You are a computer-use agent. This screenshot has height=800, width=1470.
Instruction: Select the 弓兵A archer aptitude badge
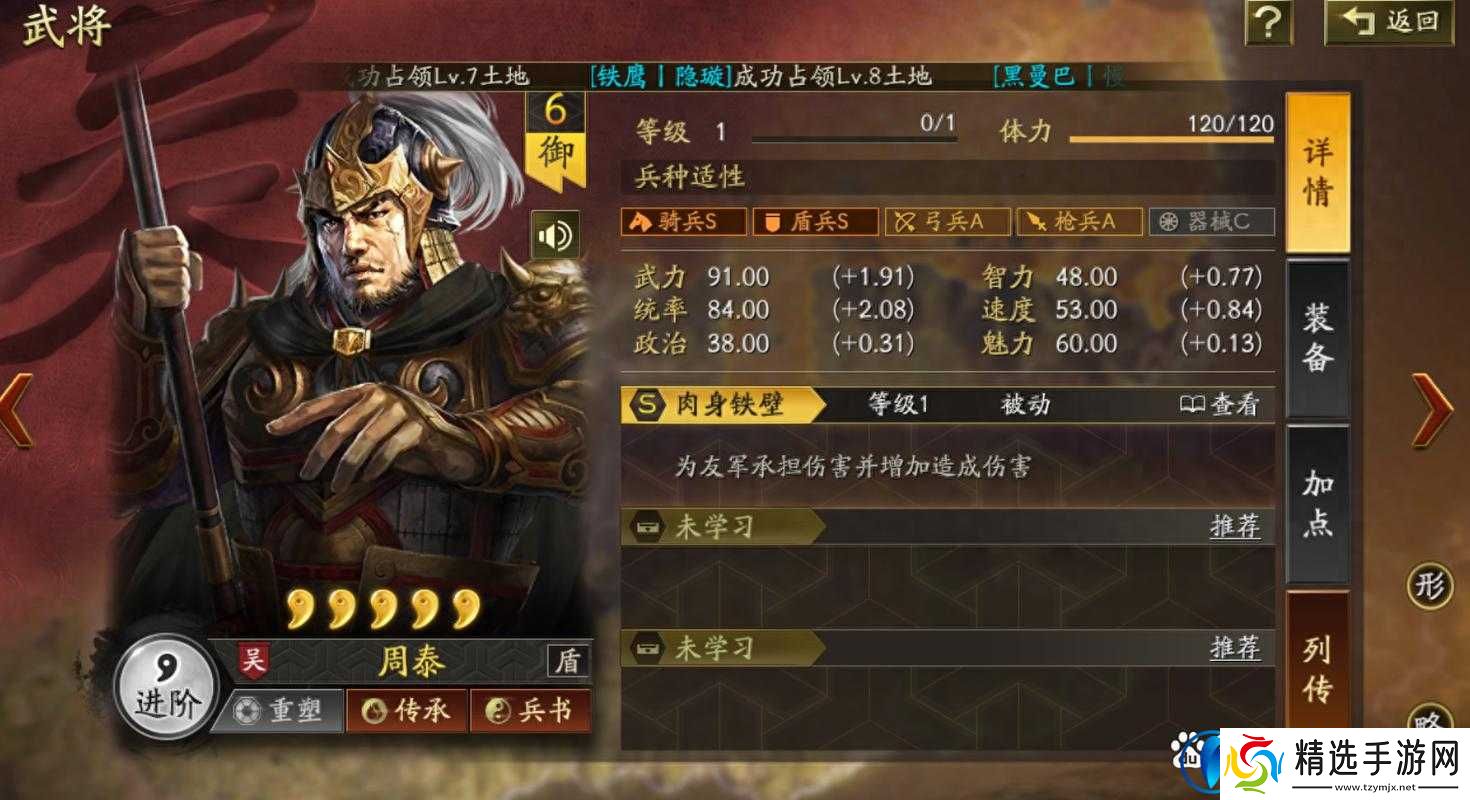(947, 222)
